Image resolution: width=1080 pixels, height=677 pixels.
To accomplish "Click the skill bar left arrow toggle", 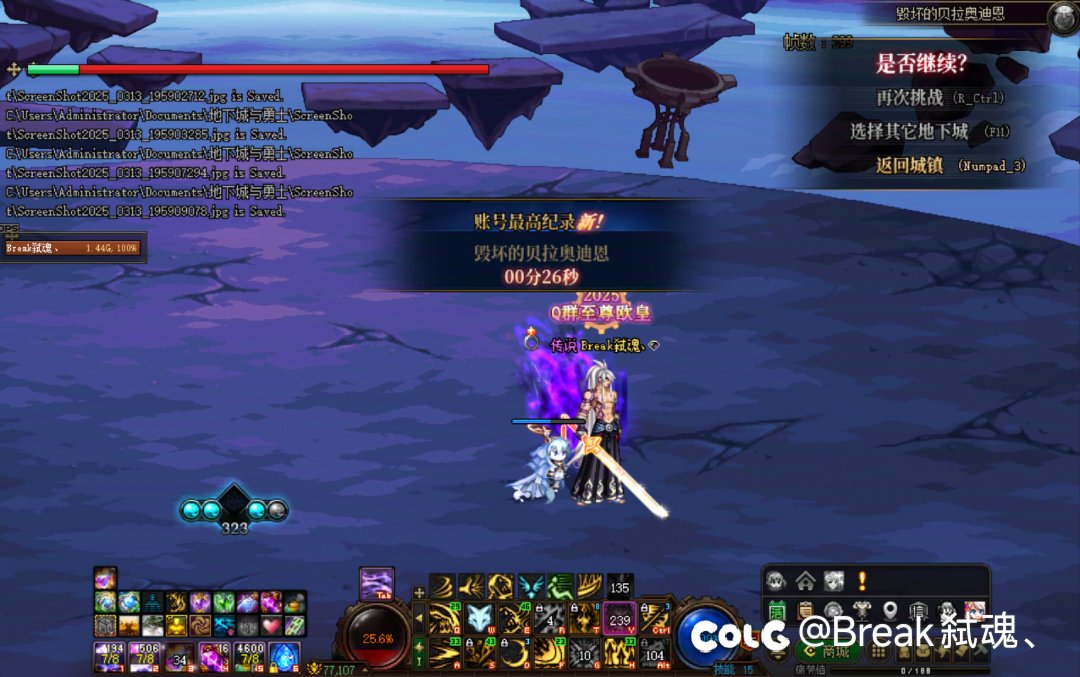I will (420, 618).
